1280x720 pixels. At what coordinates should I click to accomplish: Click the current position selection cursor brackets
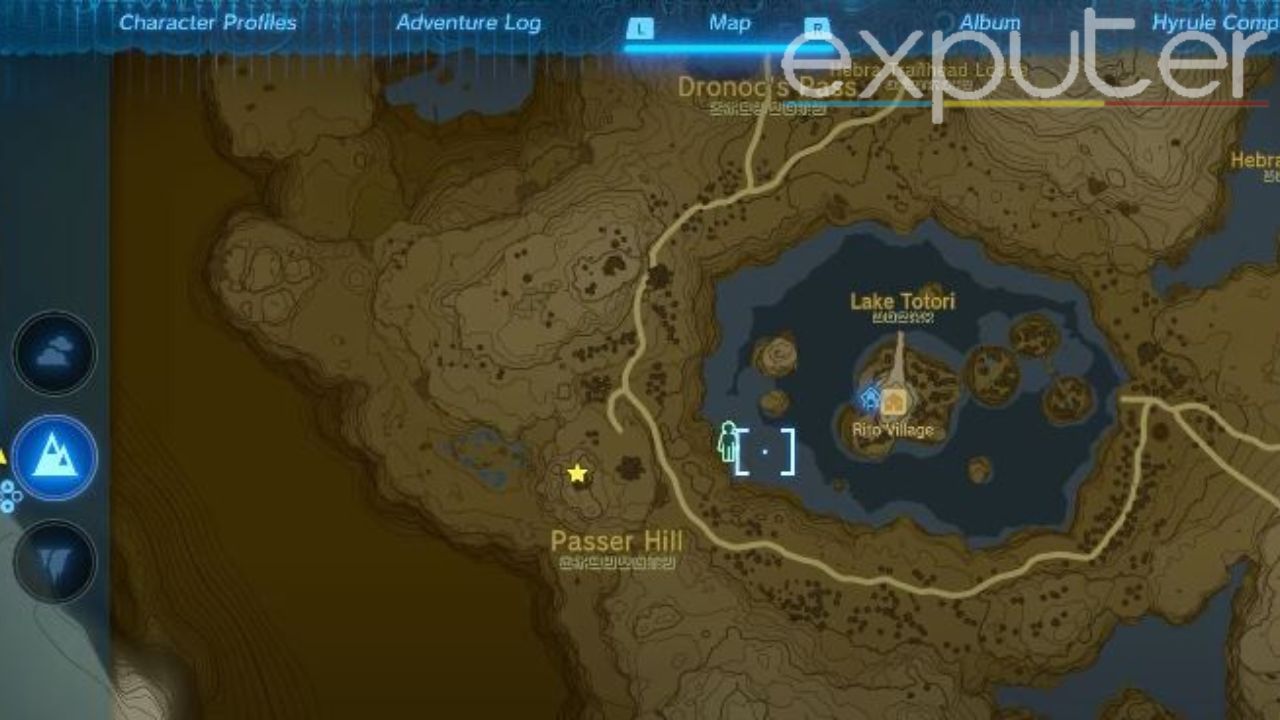(765, 453)
